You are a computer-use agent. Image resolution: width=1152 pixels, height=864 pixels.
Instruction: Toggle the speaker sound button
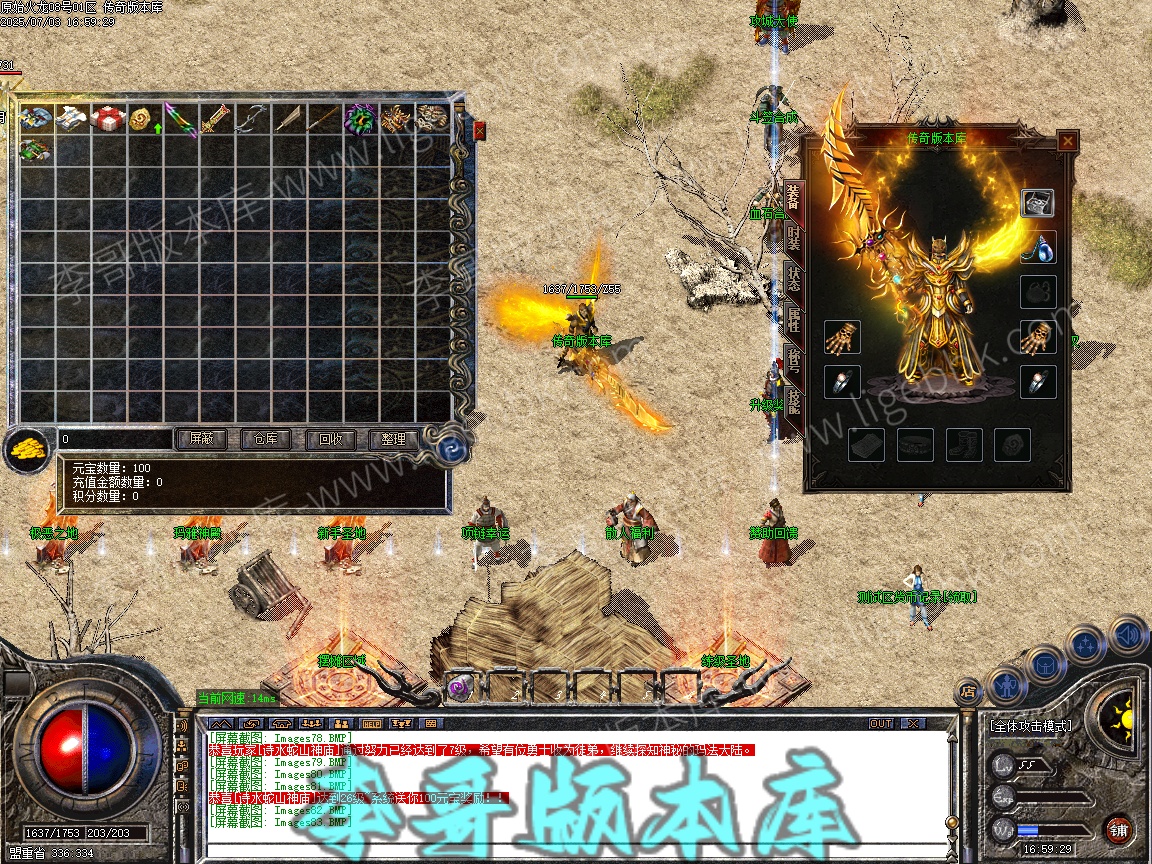tap(1128, 635)
